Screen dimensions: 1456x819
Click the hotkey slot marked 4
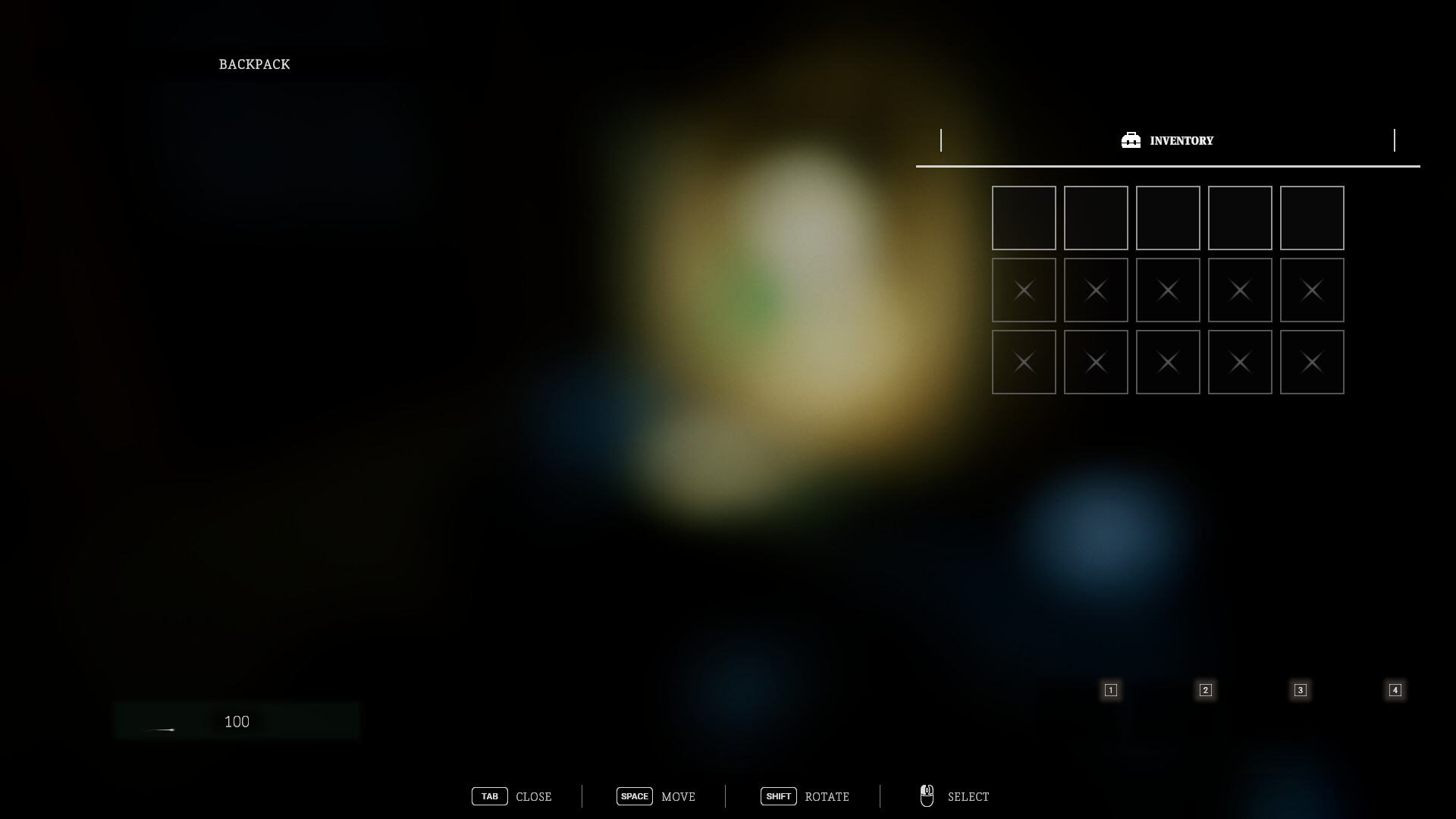(x=1395, y=690)
